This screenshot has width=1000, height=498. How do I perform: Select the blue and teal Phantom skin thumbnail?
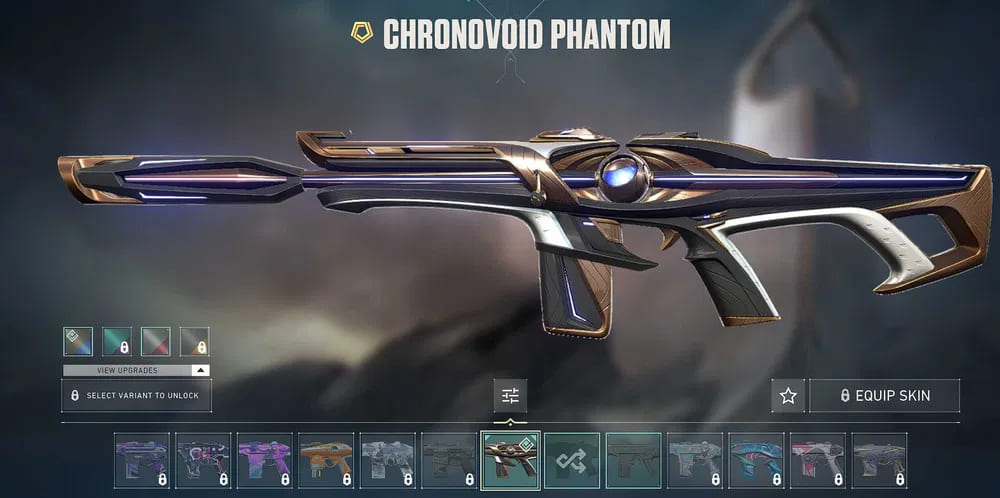tap(757, 460)
